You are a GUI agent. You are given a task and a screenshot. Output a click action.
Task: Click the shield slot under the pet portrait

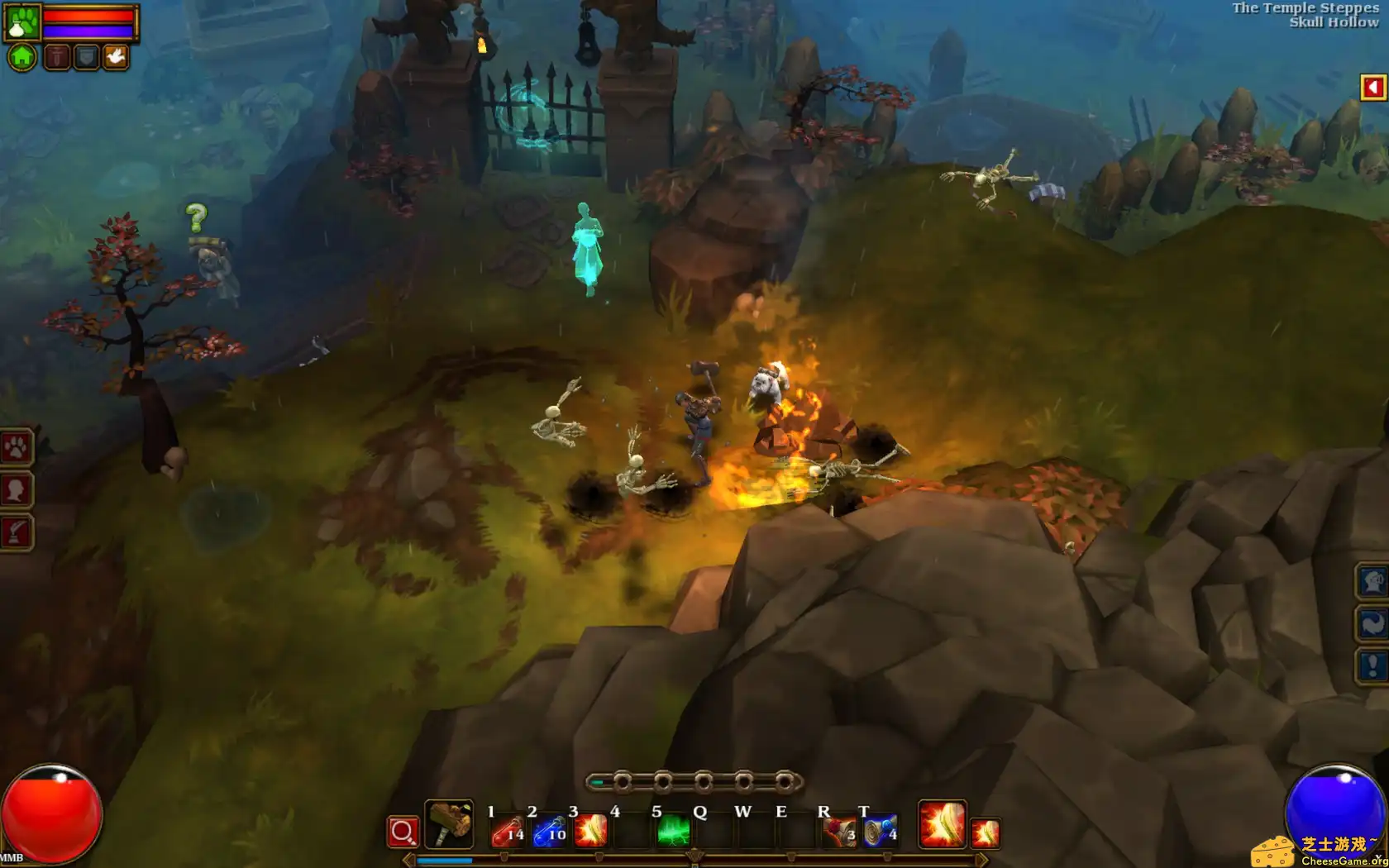click(86, 56)
